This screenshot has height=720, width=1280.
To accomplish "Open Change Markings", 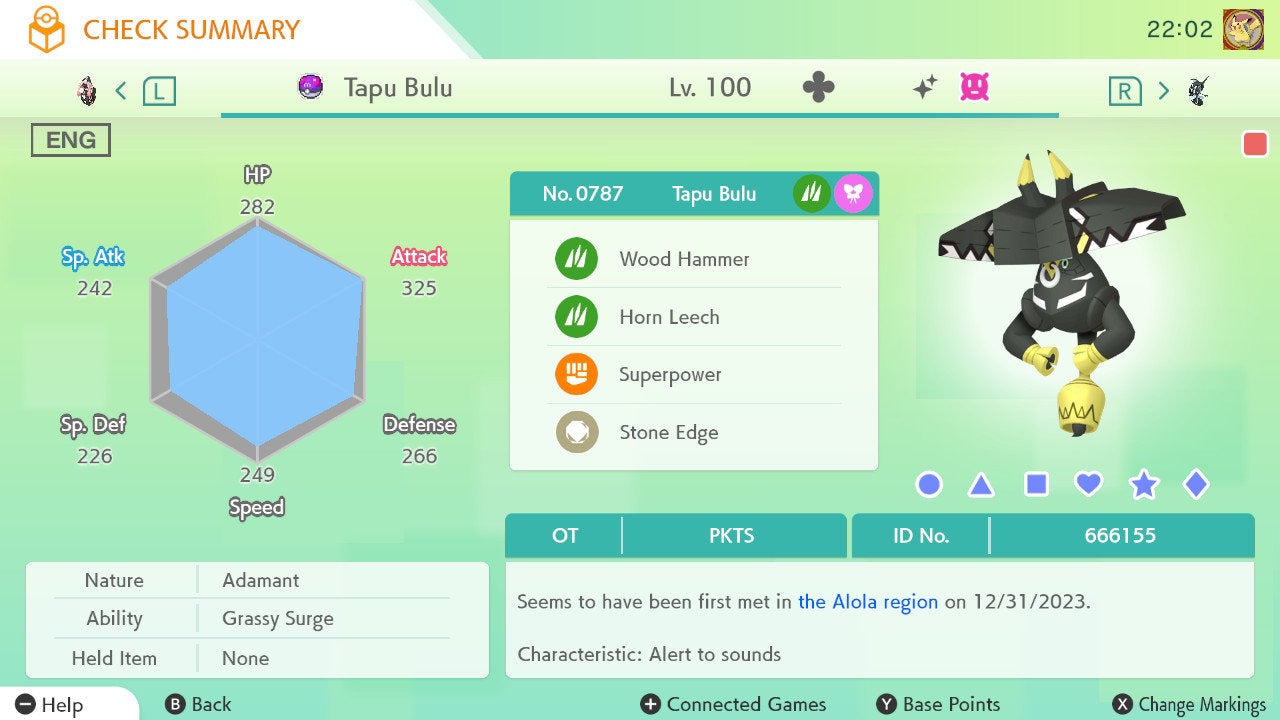I will pos(1190,705).
